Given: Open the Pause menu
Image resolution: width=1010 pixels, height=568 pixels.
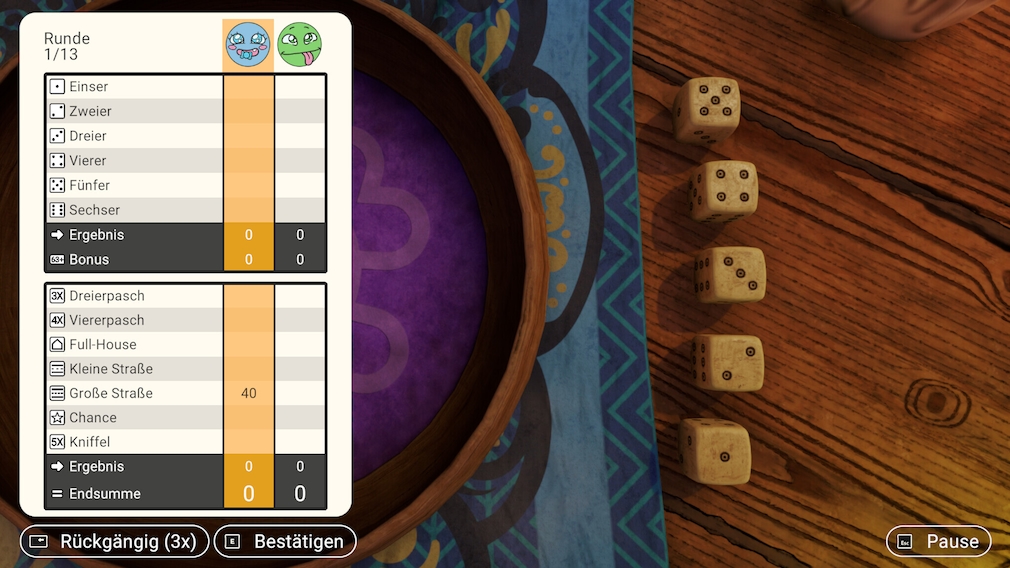Looking at the screenshot, I should tap(938, 541).
